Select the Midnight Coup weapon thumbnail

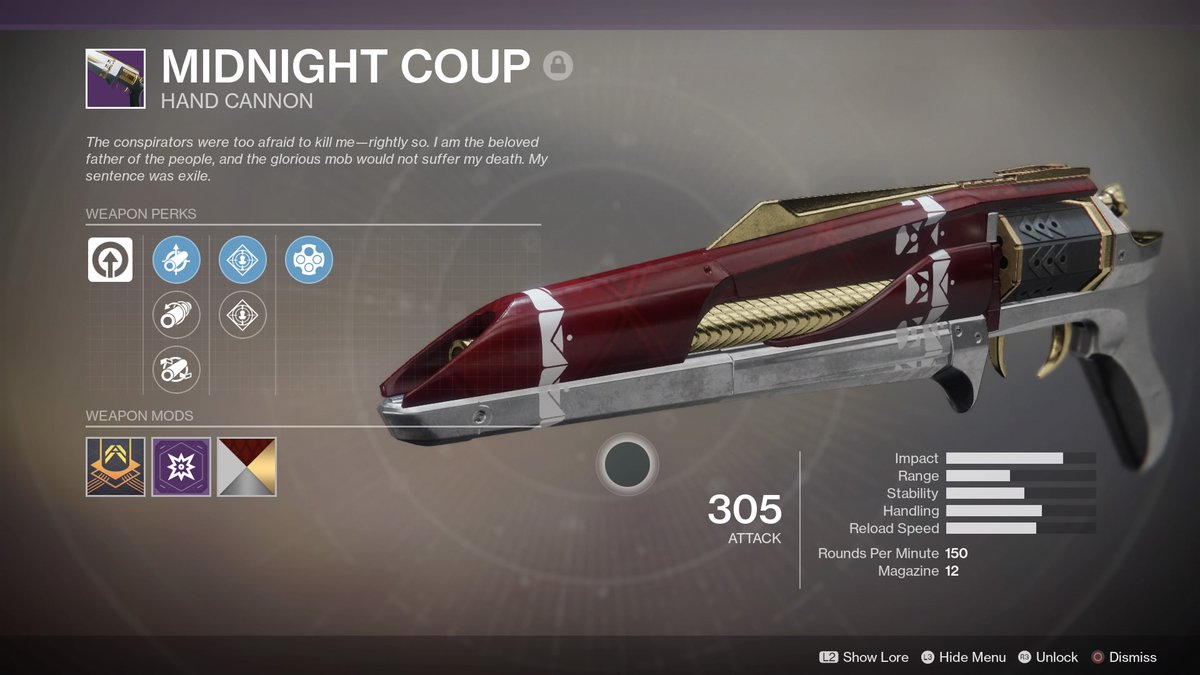click(115, 79)
